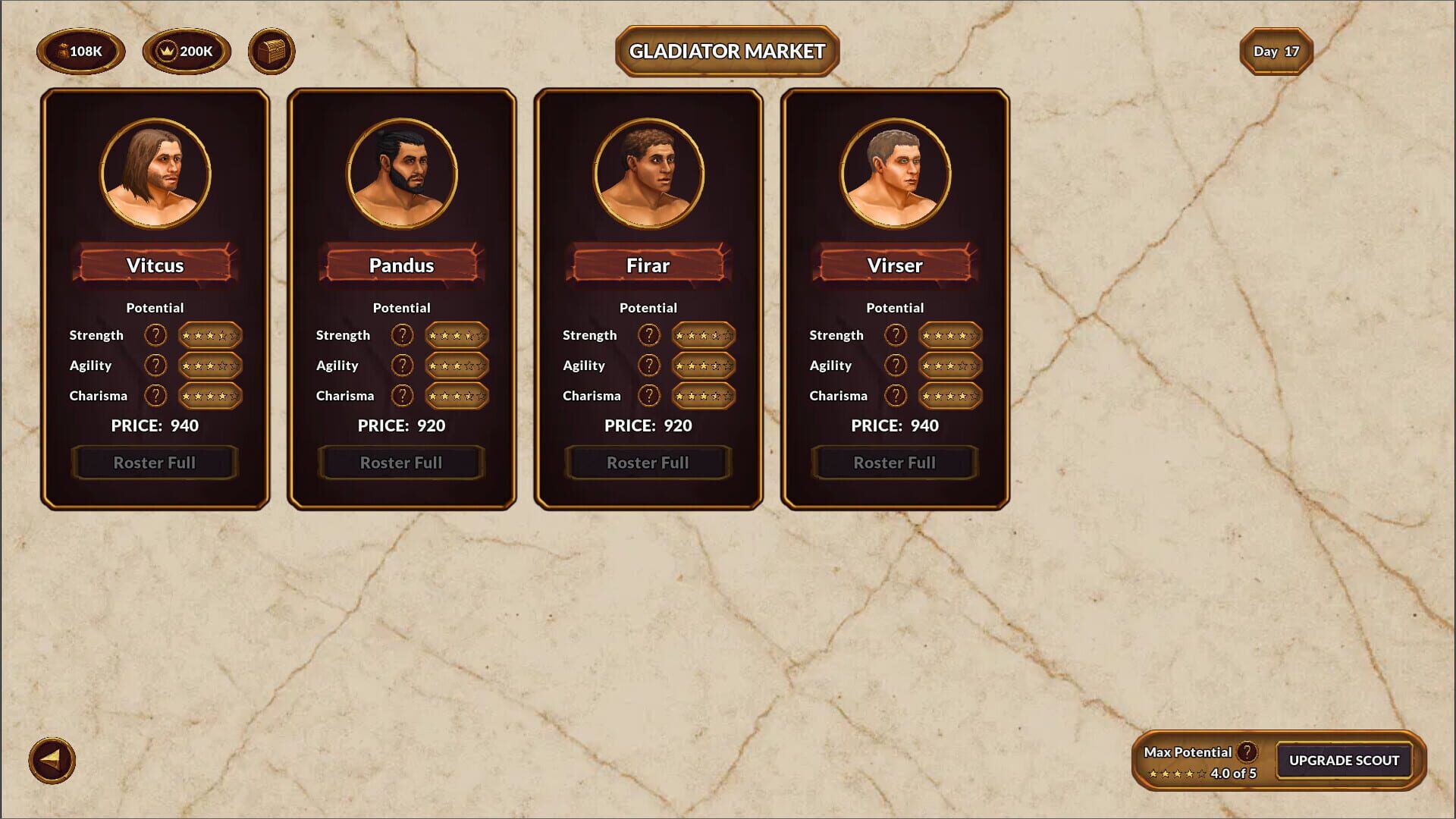Click Vitcus's Strength question mark icon

(x=155, y=334)
